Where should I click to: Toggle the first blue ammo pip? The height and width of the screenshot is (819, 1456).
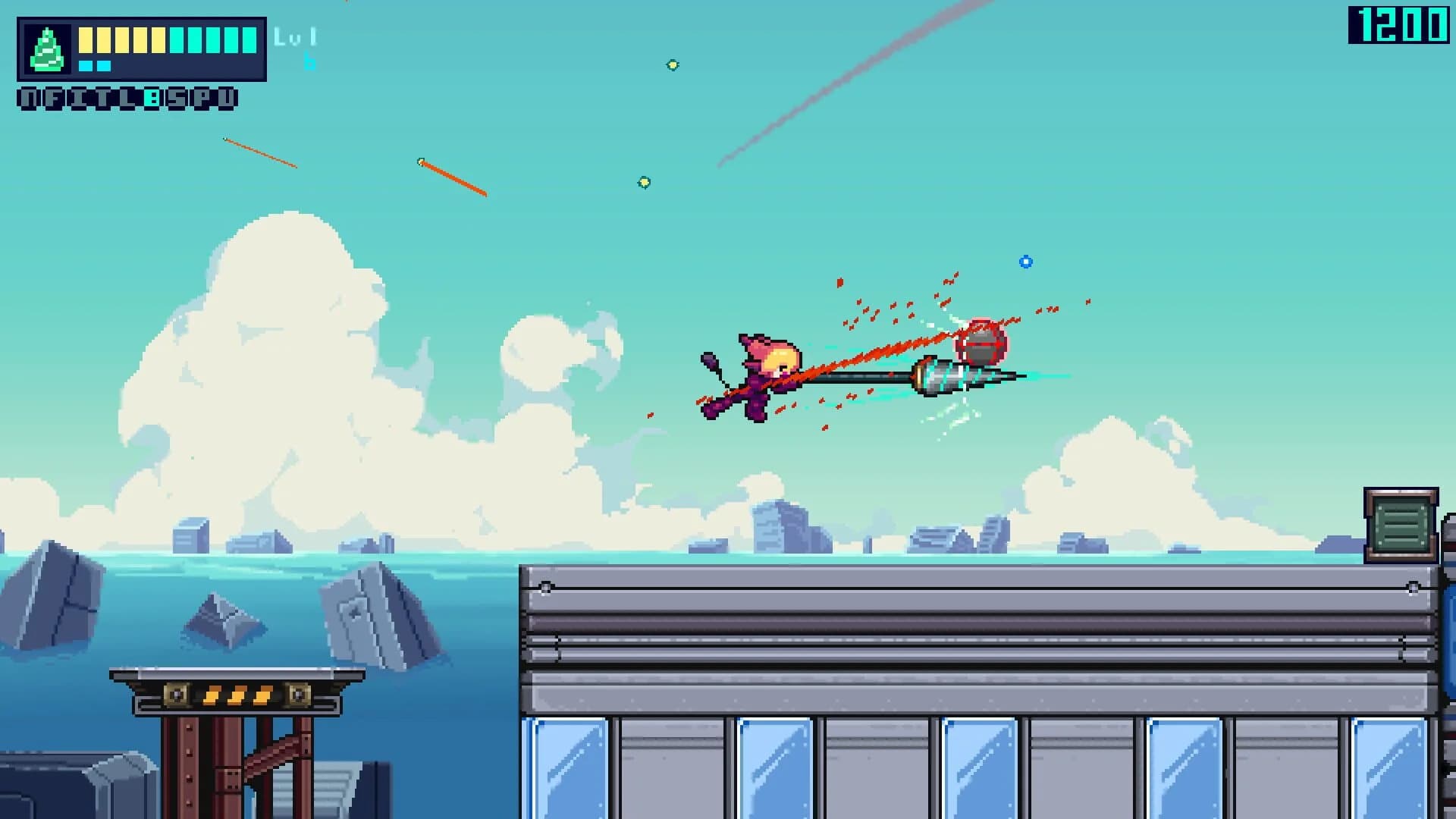86,66
